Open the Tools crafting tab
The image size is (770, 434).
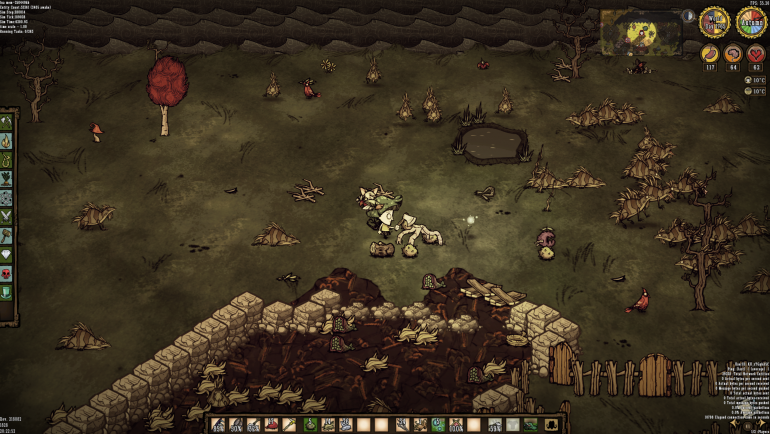coord(7,122)
